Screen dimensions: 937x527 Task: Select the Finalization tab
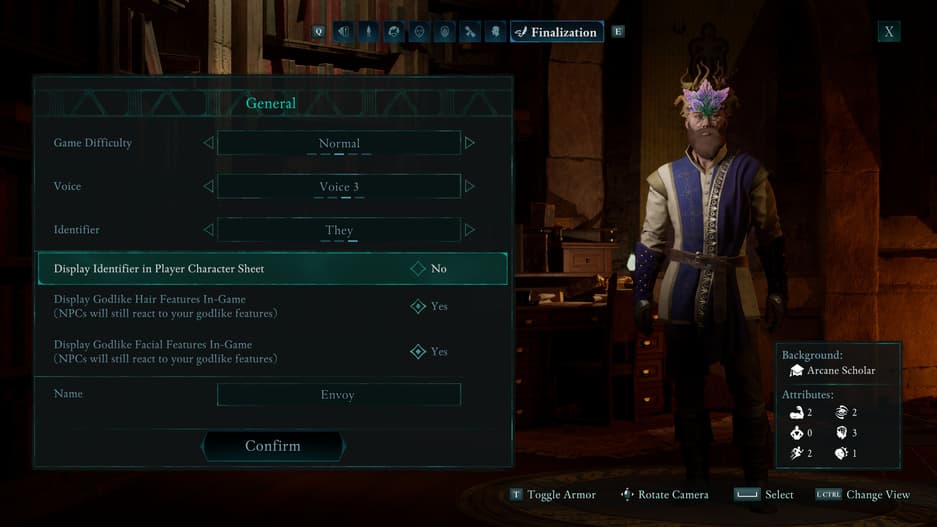point(556,32)
